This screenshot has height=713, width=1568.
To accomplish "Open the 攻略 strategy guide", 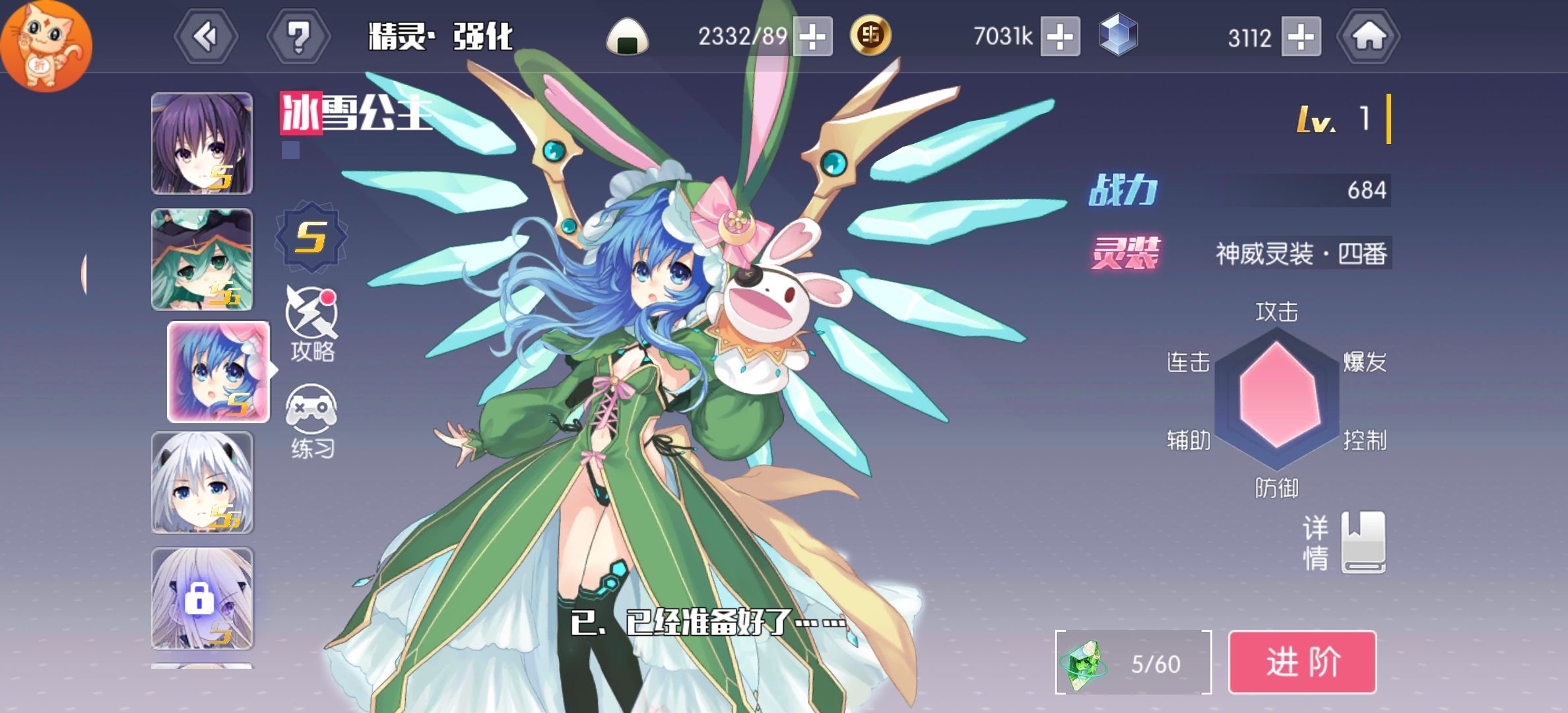I will [x=311, y=324].
